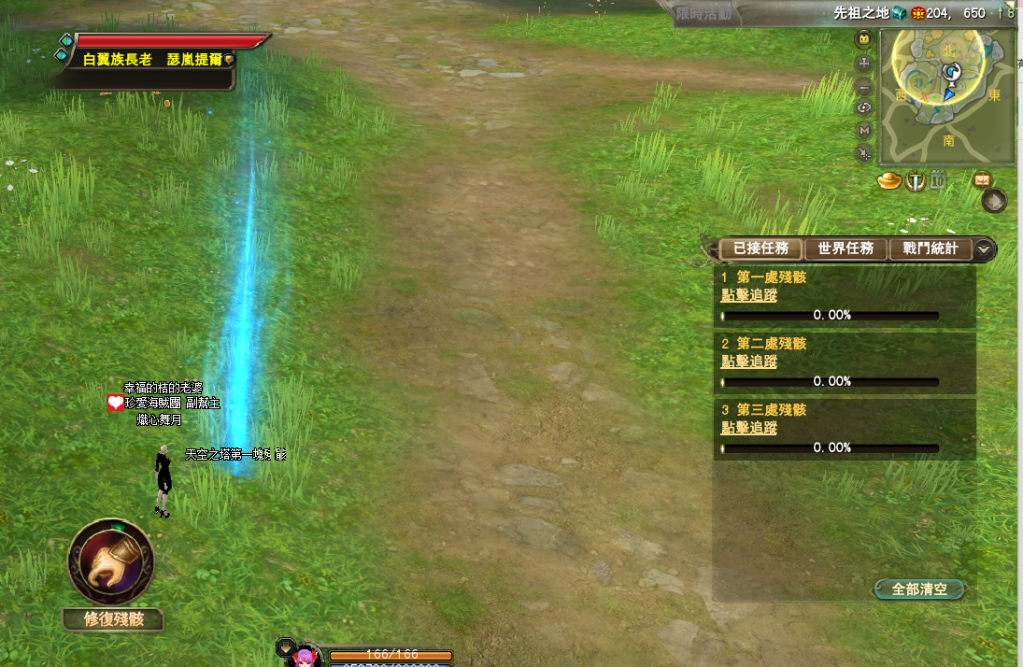Screen dimensions: 1023x667
Task: Follow the 第三處殘骸 tracking link
Action: (749, 428)
